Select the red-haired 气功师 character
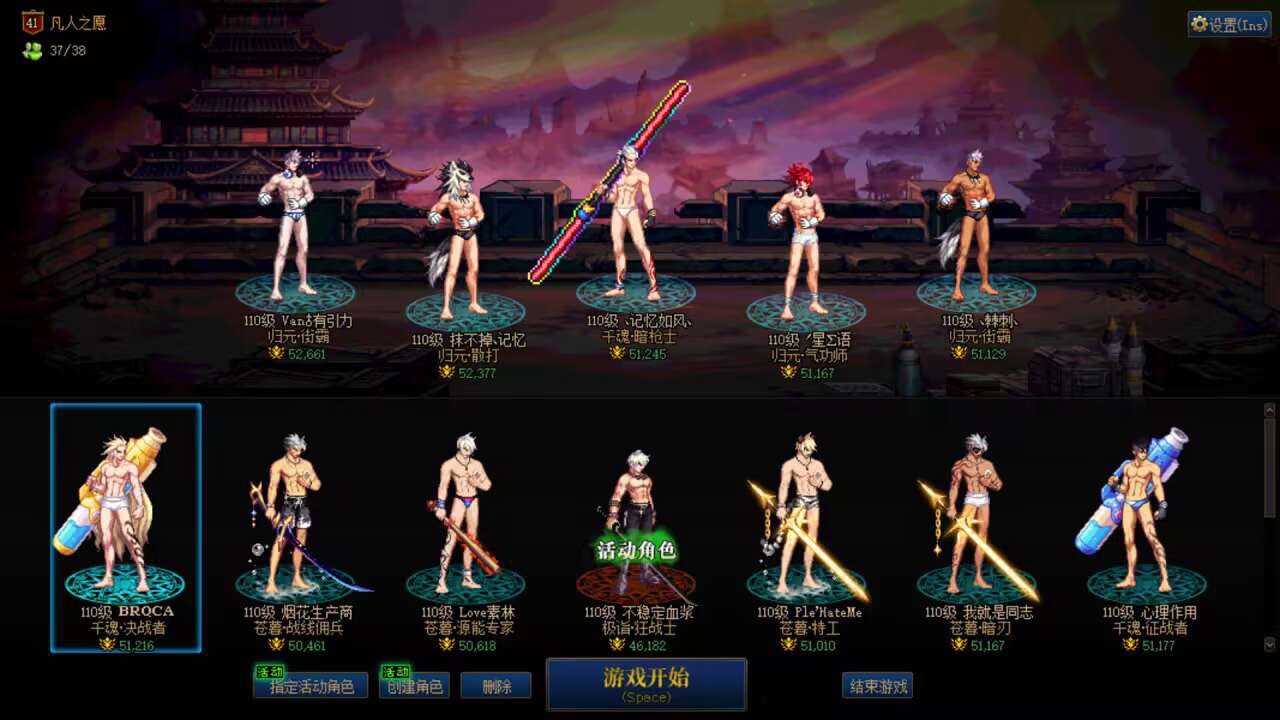1280x720 pixels. point(804,240)
